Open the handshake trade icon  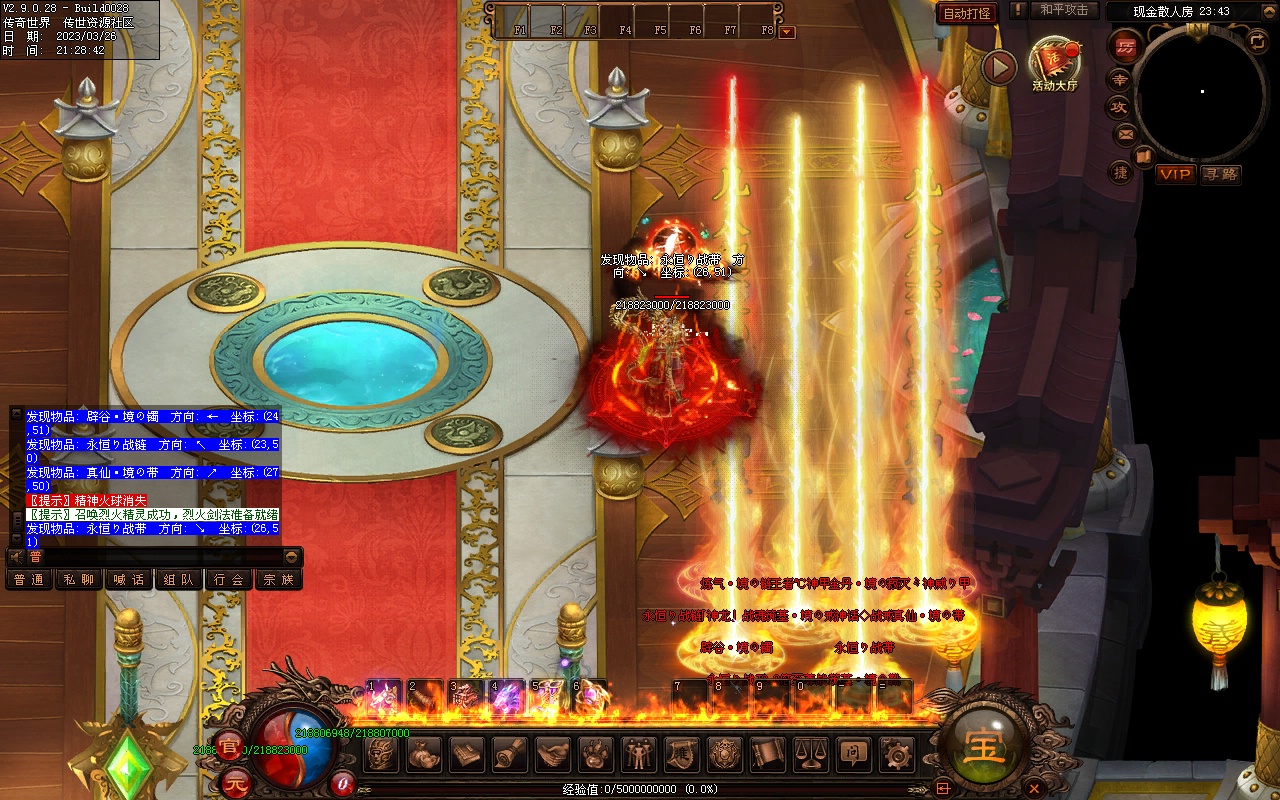553,754
